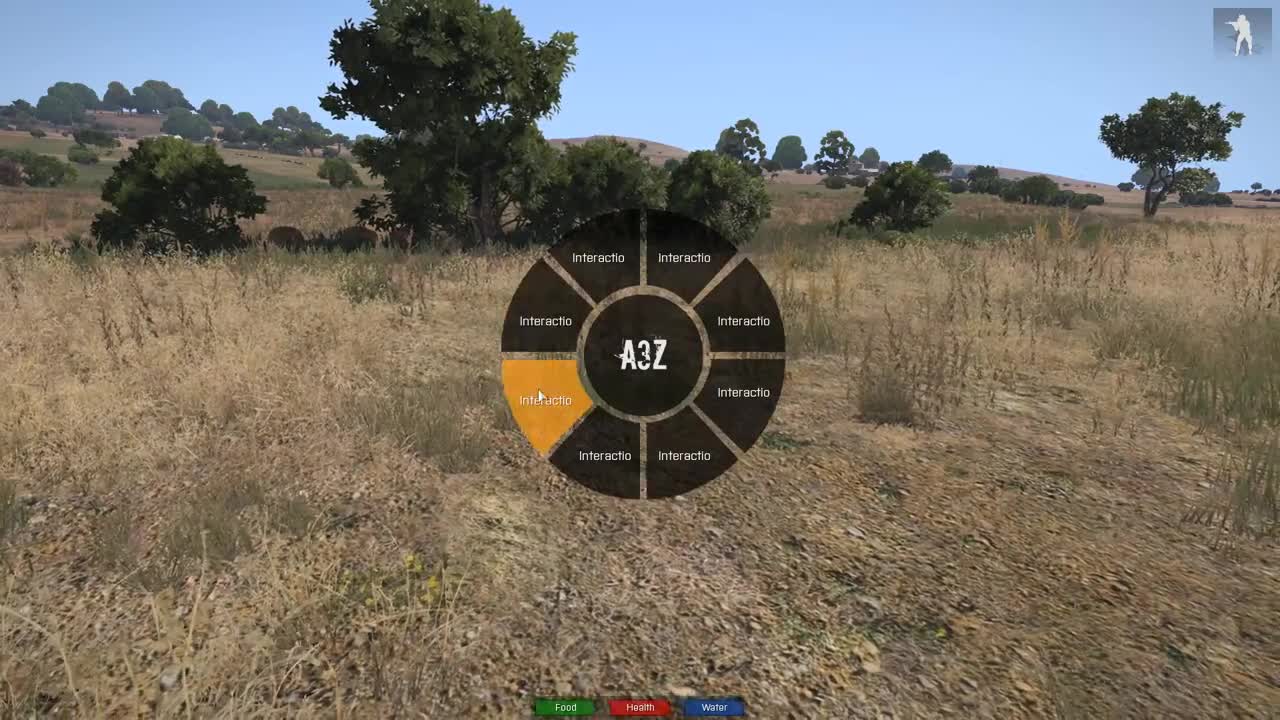1280x720 pixels.
Task: Select the top-left Interactio wheel segment
Action: pos(597,257)
